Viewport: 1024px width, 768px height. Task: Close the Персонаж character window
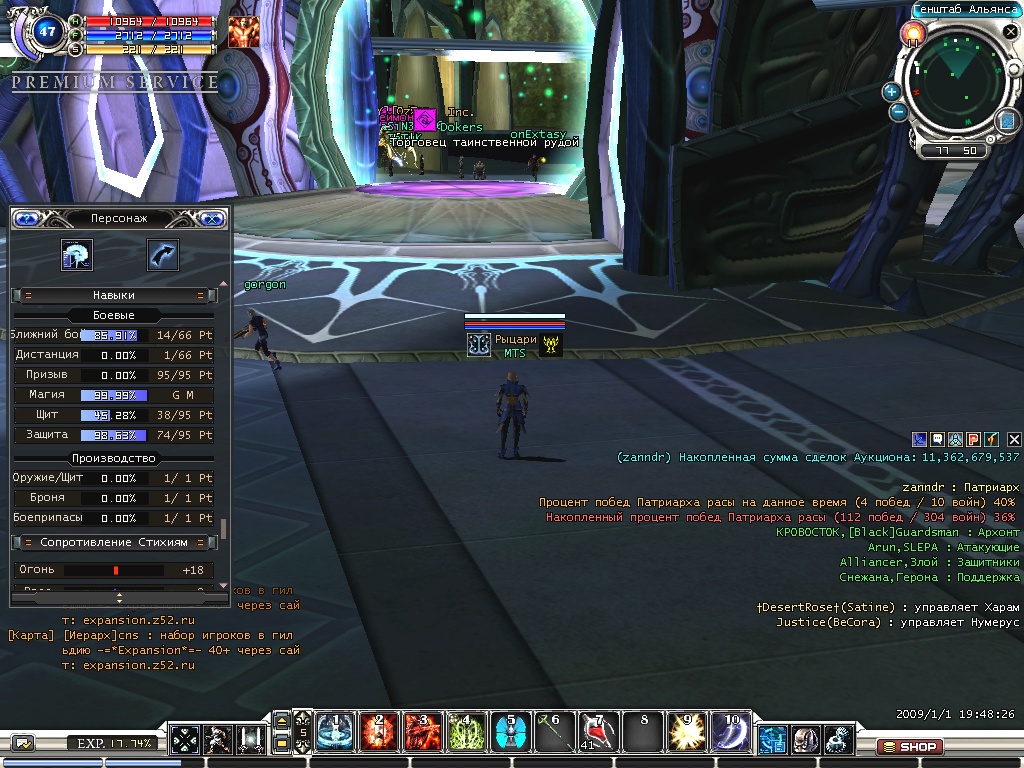(212, 218)
